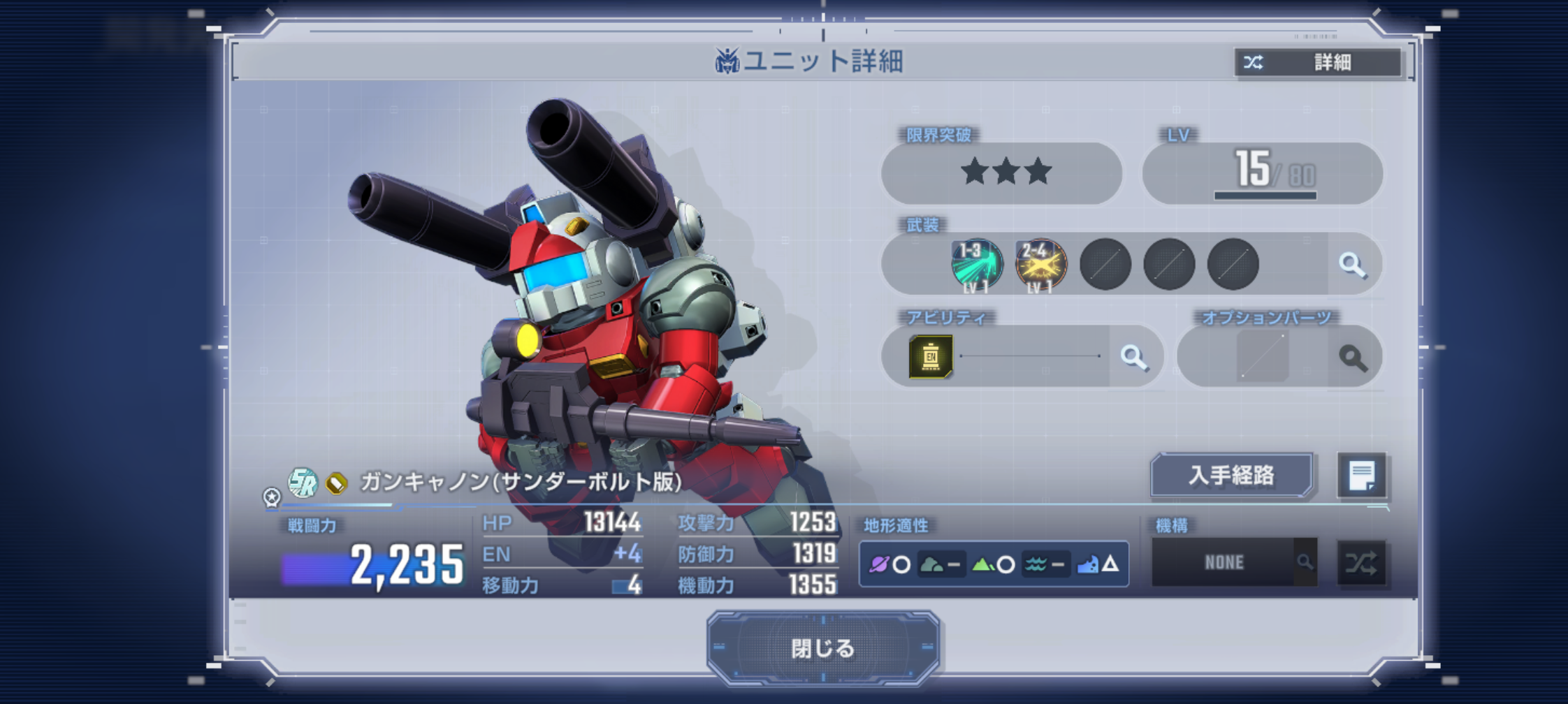Select the 1-3 range green weapon icon
Viewport: 1568px width, 704px height.
point(977,265)
